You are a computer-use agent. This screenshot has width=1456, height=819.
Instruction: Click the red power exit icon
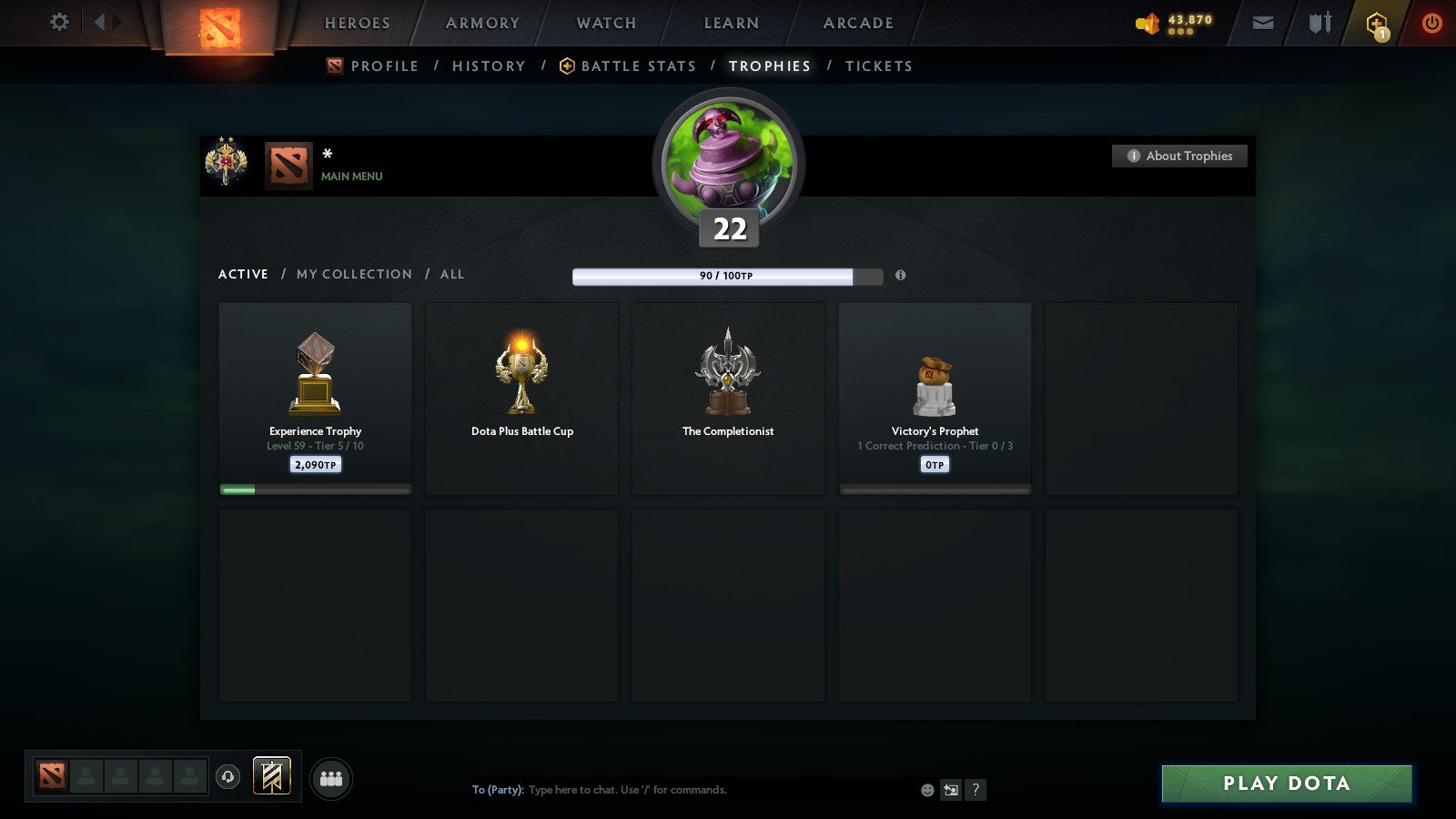[1431, 23]
